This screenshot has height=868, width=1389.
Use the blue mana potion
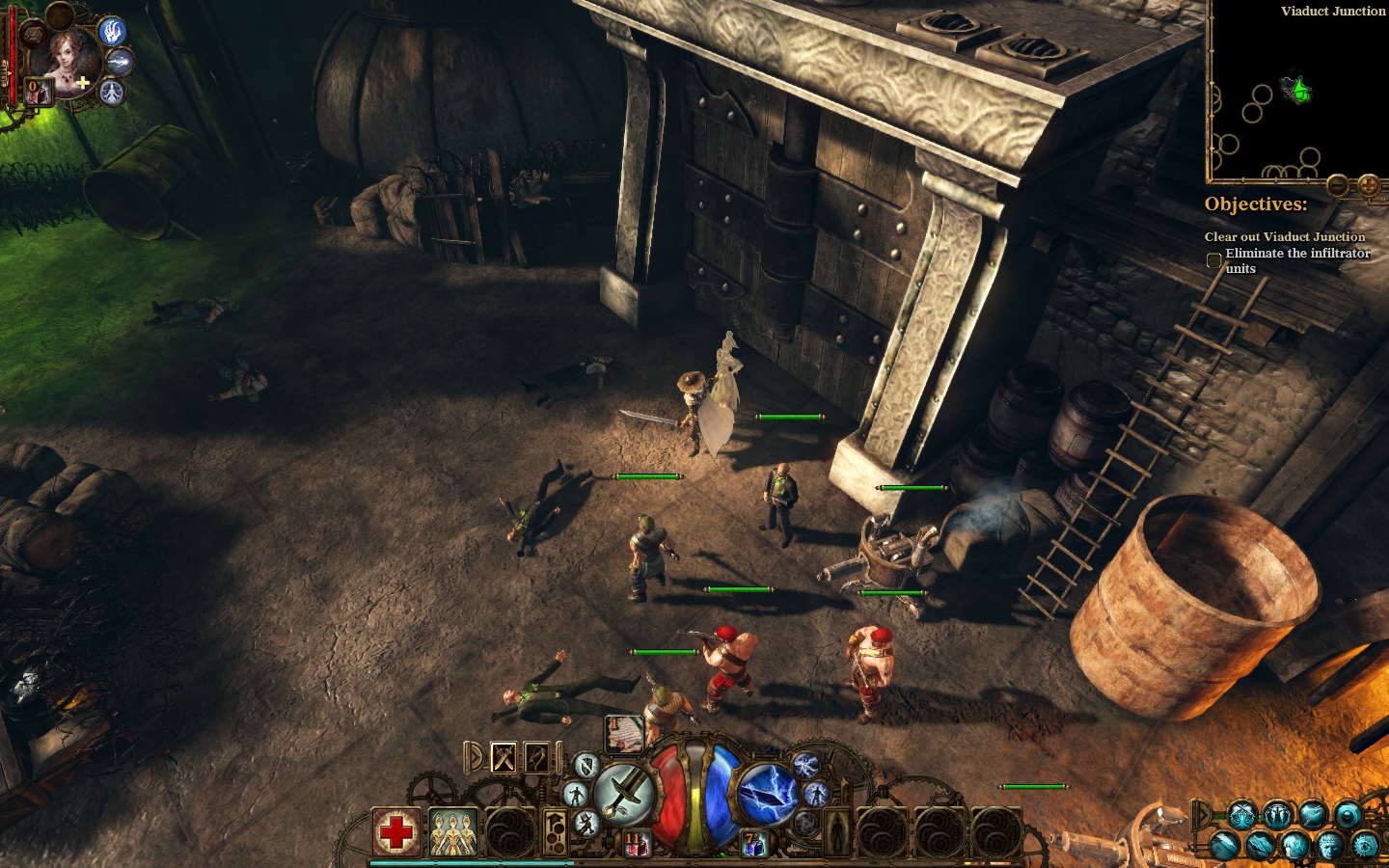click(752, 846)
